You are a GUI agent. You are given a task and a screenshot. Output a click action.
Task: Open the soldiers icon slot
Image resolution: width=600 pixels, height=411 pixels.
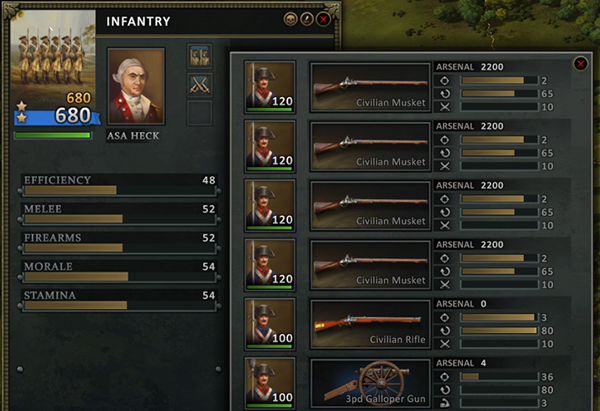click(x=200, y=56)
